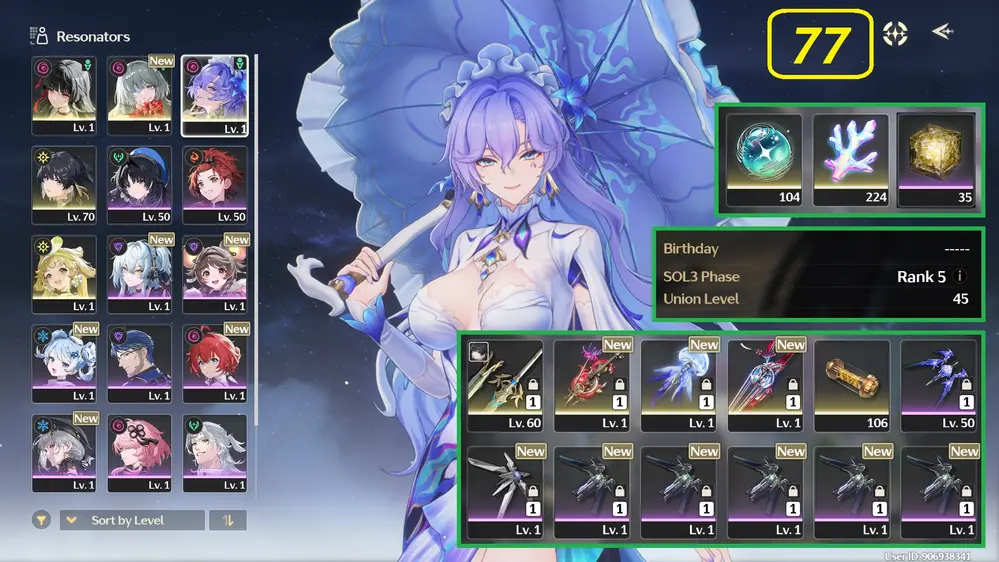Select the teal orb item showing 104
Screen dimensions: 999x562
[764, 160]
